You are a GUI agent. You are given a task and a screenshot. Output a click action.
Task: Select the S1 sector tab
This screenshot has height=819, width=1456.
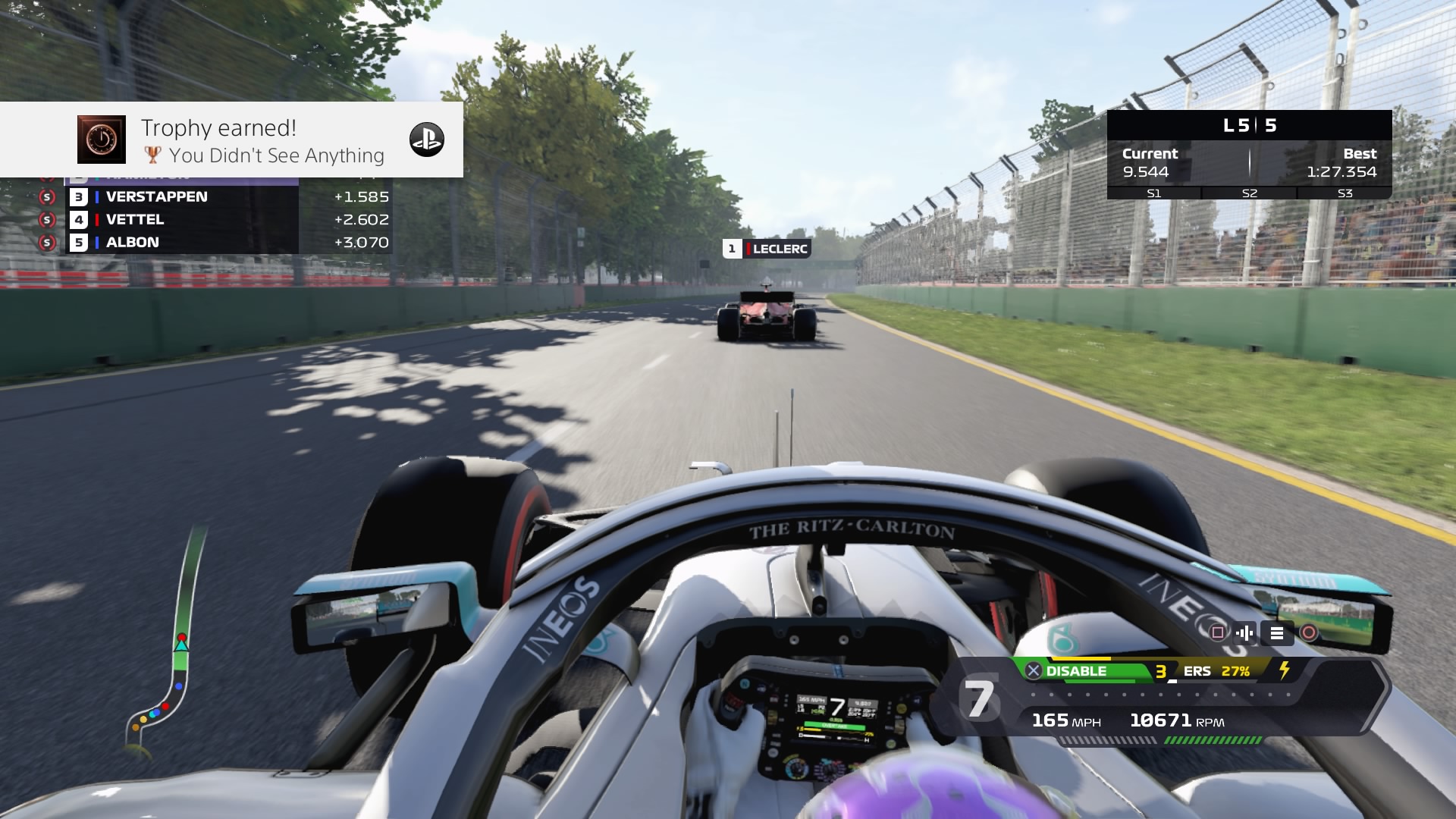(x=1153, y=193)
